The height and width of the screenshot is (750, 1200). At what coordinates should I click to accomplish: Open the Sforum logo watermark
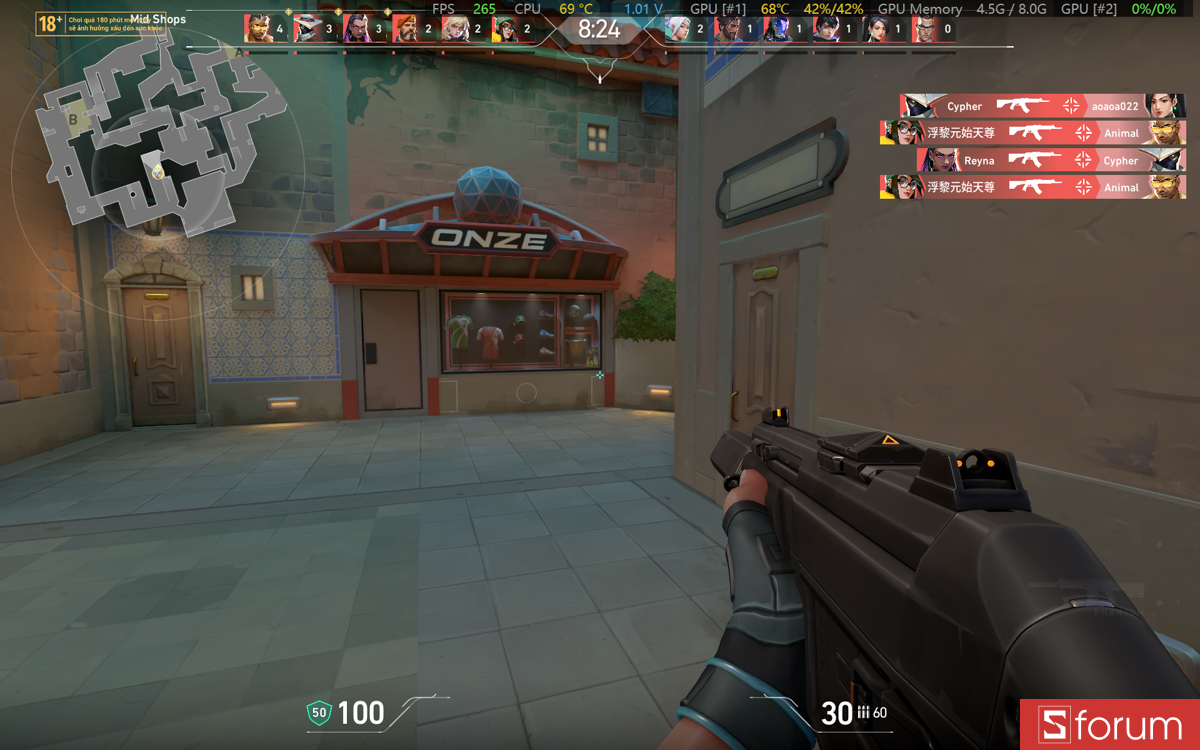(x=1110, y=725)
